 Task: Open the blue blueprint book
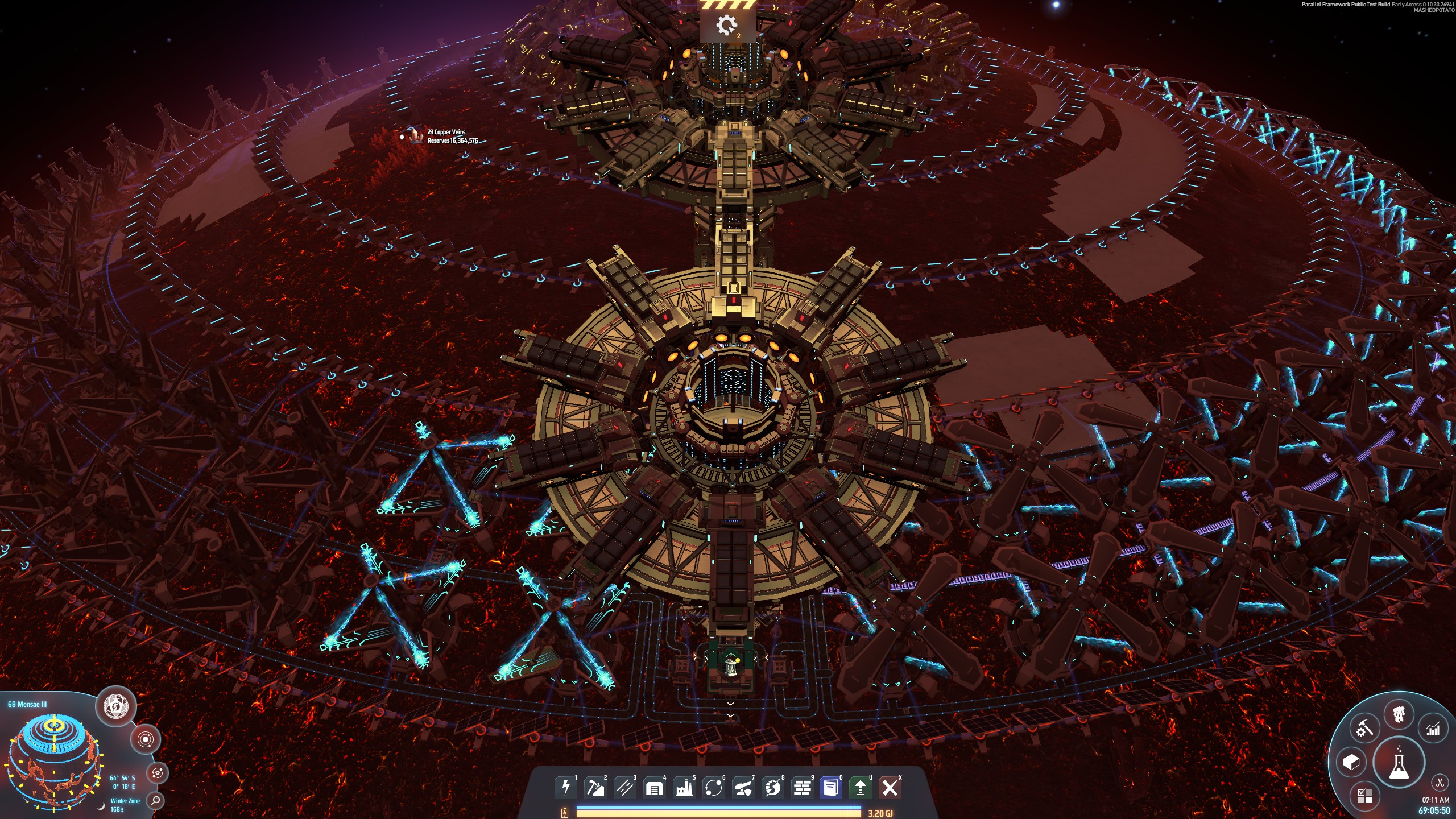click(831, 788)
